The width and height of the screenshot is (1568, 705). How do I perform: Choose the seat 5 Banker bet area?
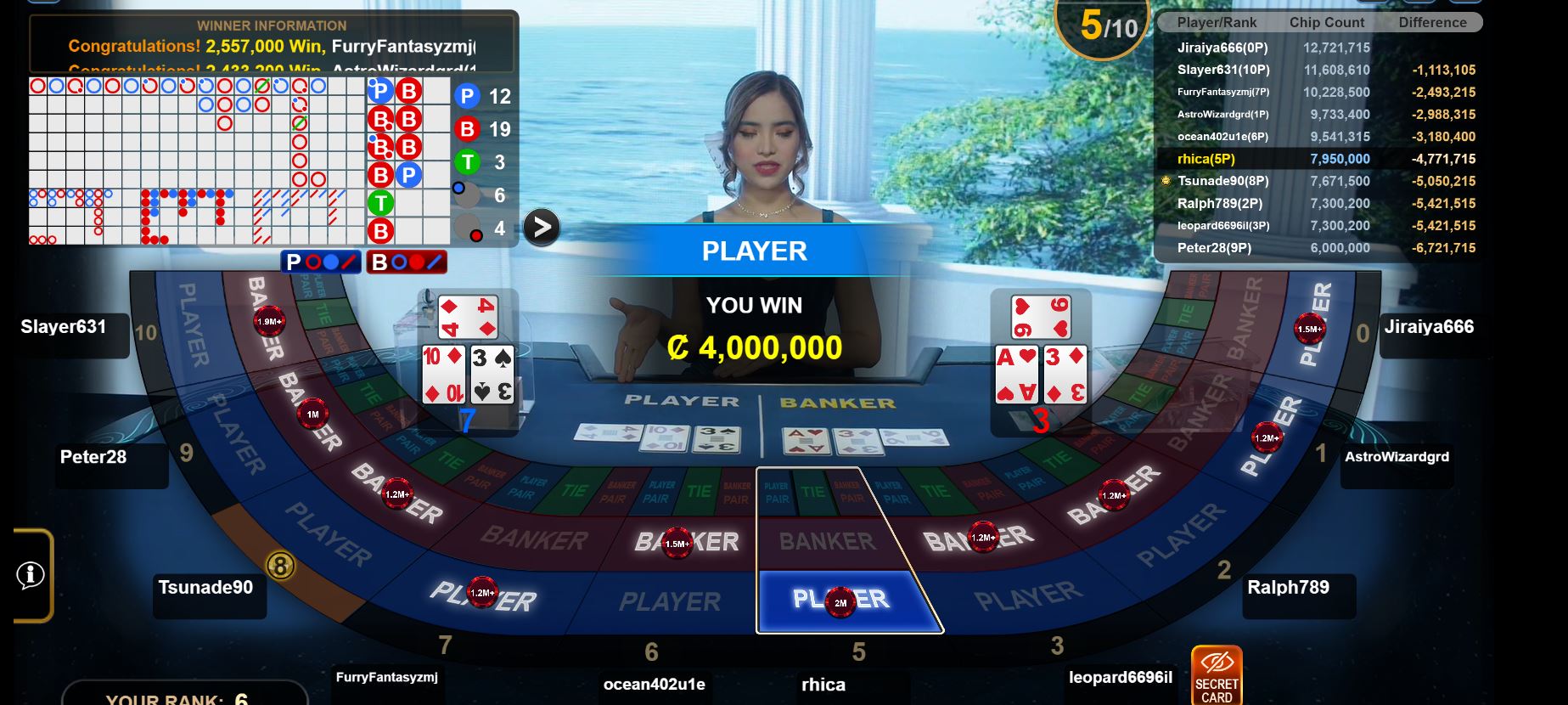tap(827, 541)
